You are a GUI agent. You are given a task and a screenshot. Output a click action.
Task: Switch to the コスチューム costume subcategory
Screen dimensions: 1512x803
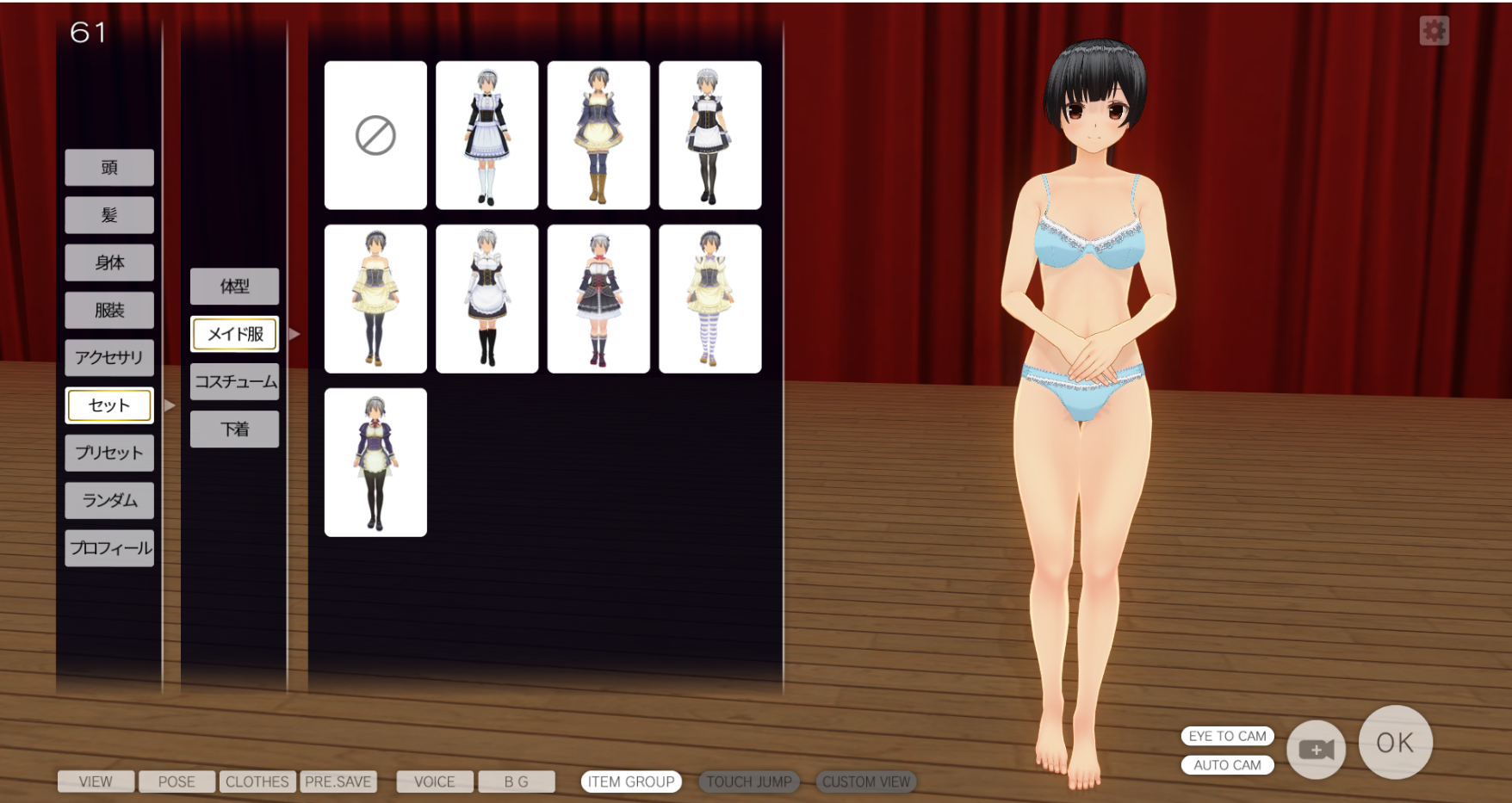[234, 381]
